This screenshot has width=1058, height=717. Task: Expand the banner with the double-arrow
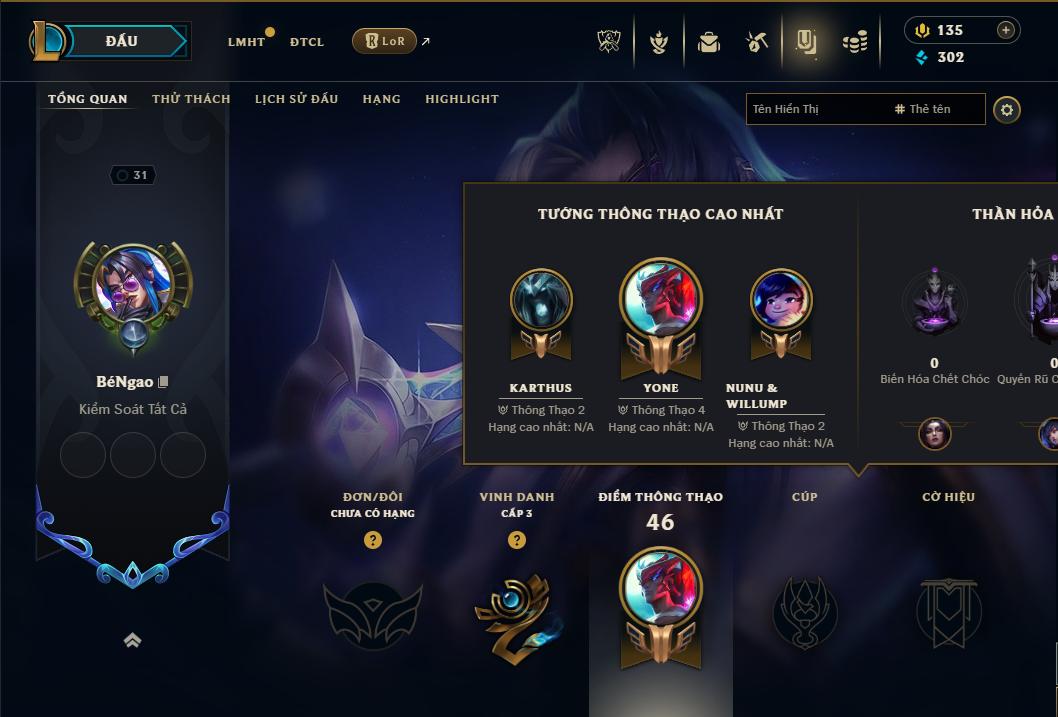click(132, 641)
